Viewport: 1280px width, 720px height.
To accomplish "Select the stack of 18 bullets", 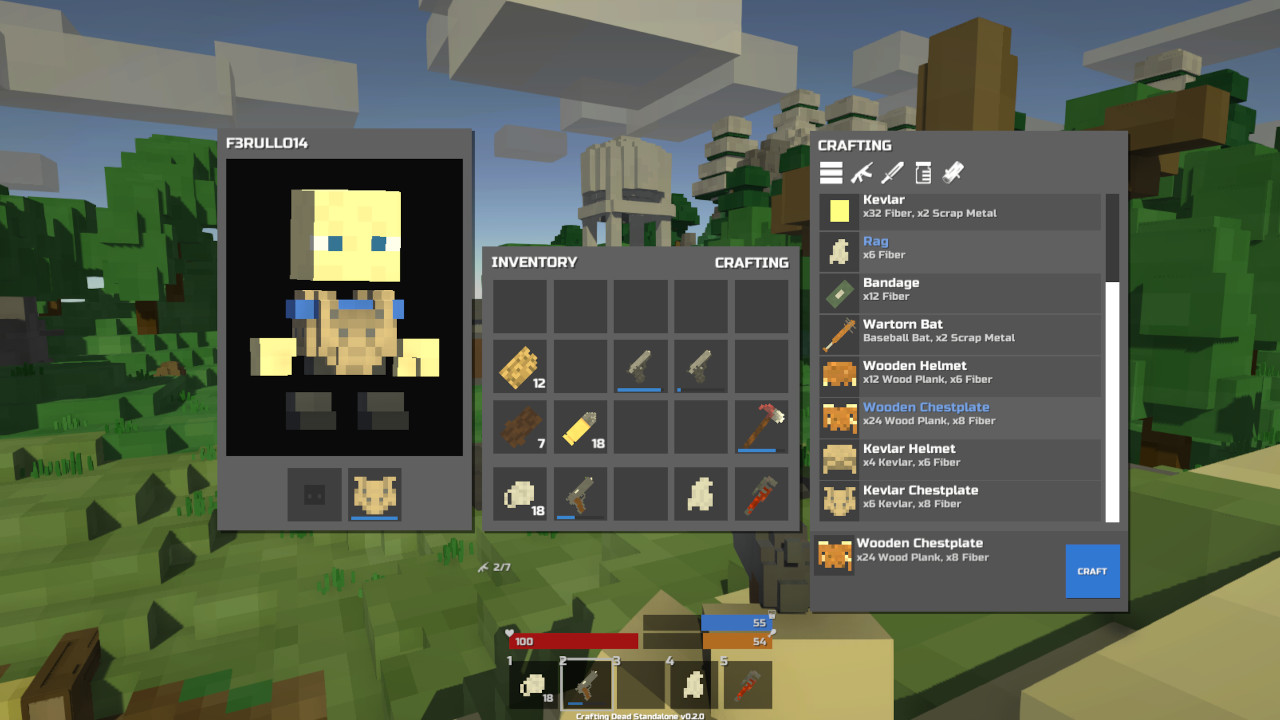I will 580,428.
